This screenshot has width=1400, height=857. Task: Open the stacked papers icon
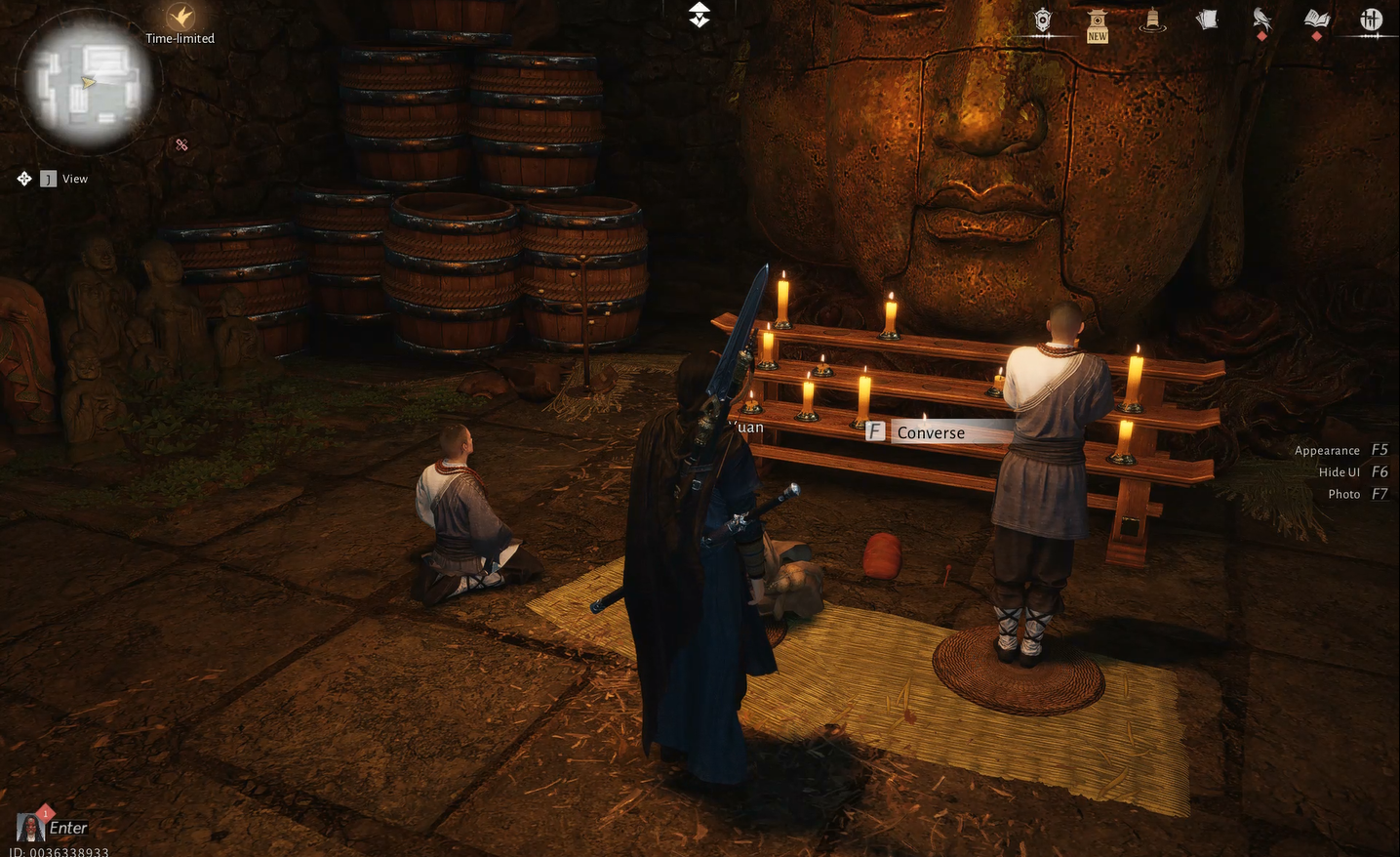pos(1207,20)
